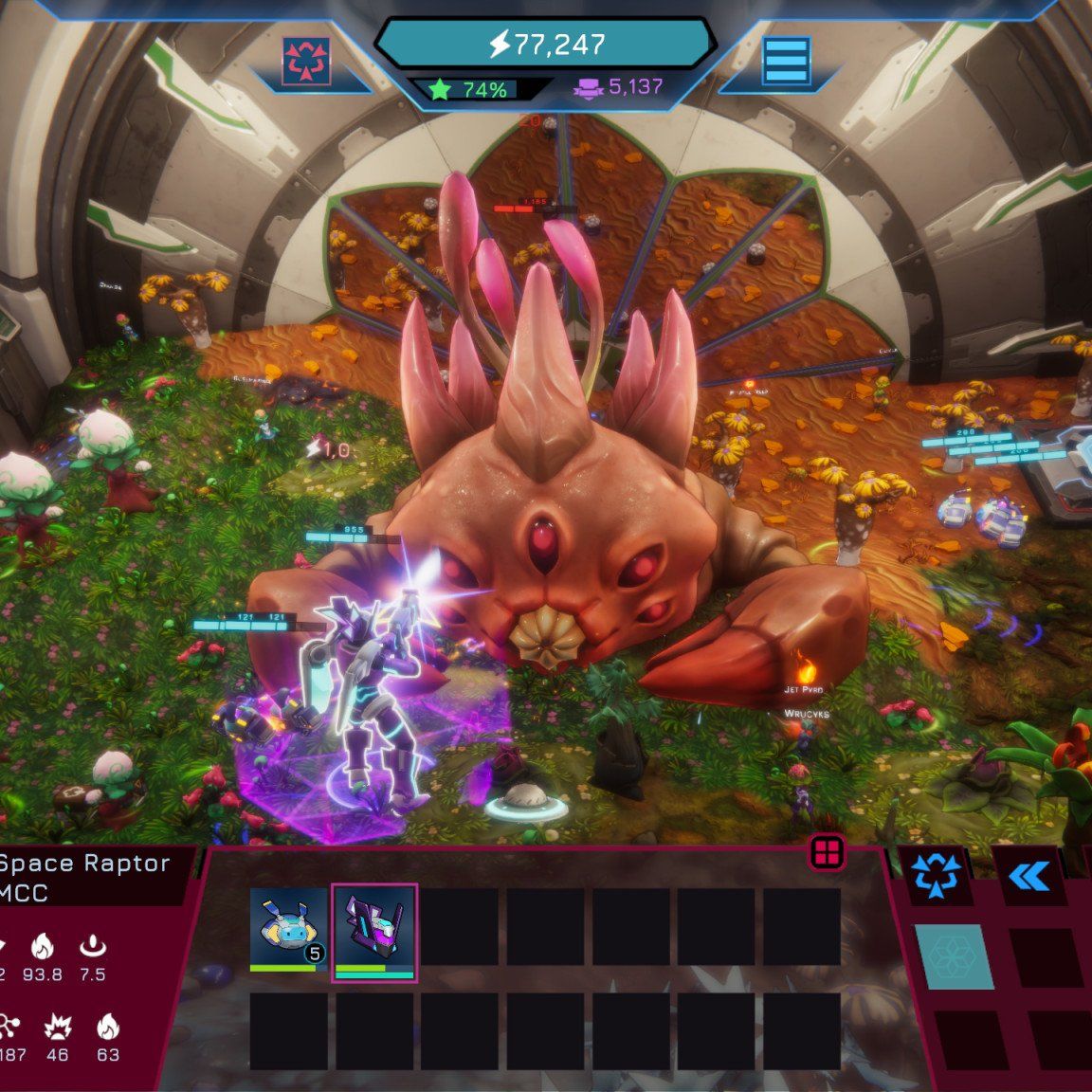Screen dimensions: 1092x1092
Task: Open the hamburger menu button
Action: [x=786, y=63]
